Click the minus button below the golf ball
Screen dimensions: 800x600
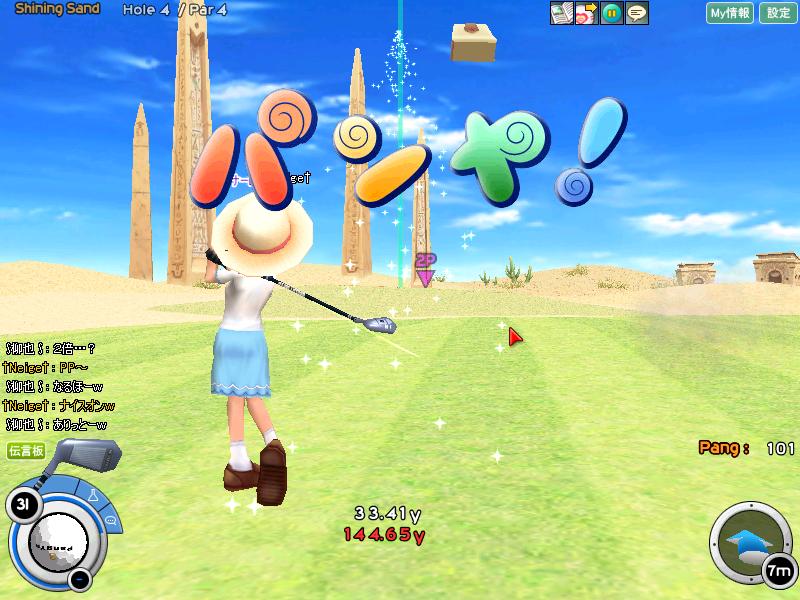point(81,579)
